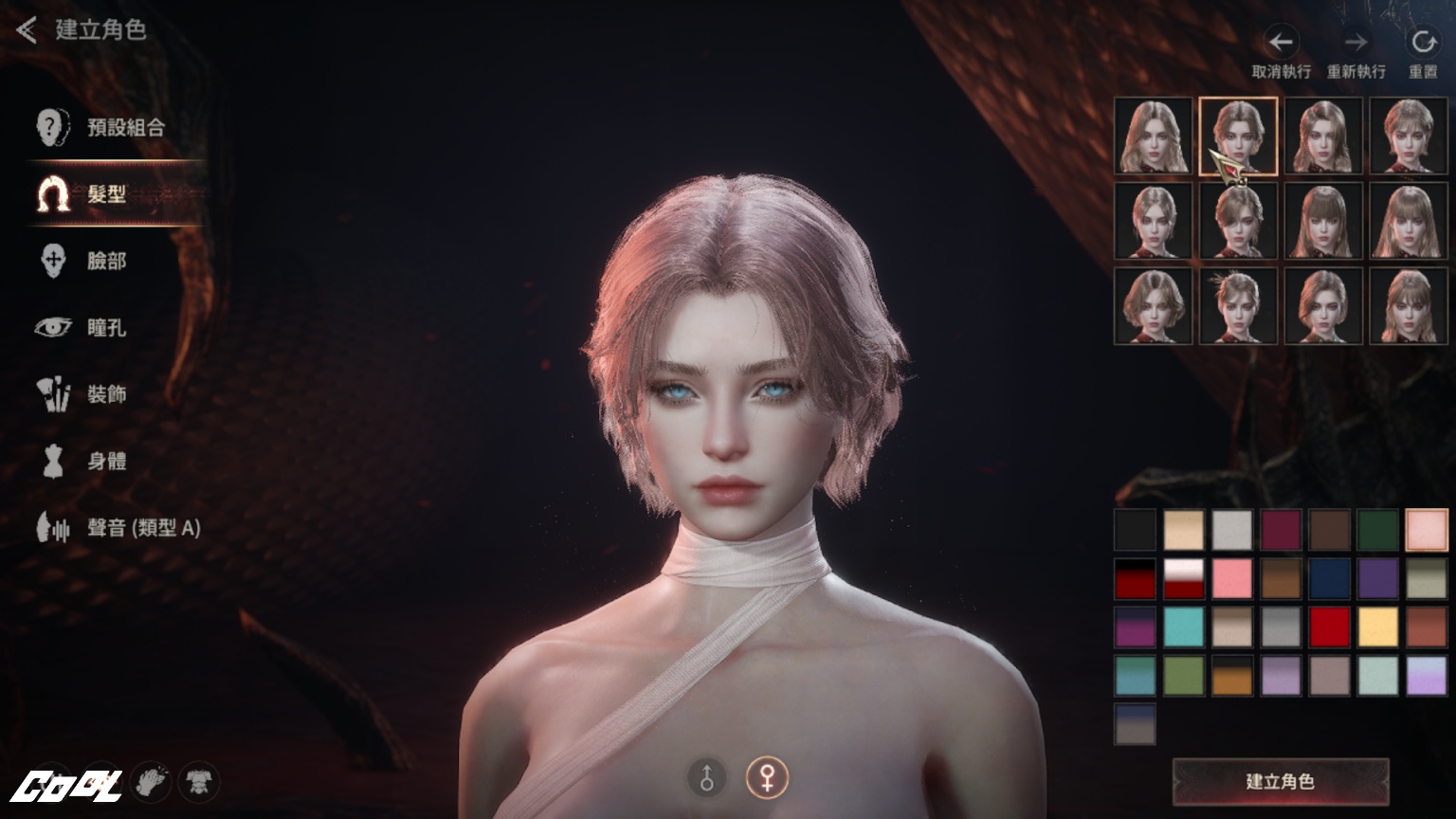The height and width of the screenshot is (819, 1456).
Task: Select the female gender symbol
Action: (767, 778)
